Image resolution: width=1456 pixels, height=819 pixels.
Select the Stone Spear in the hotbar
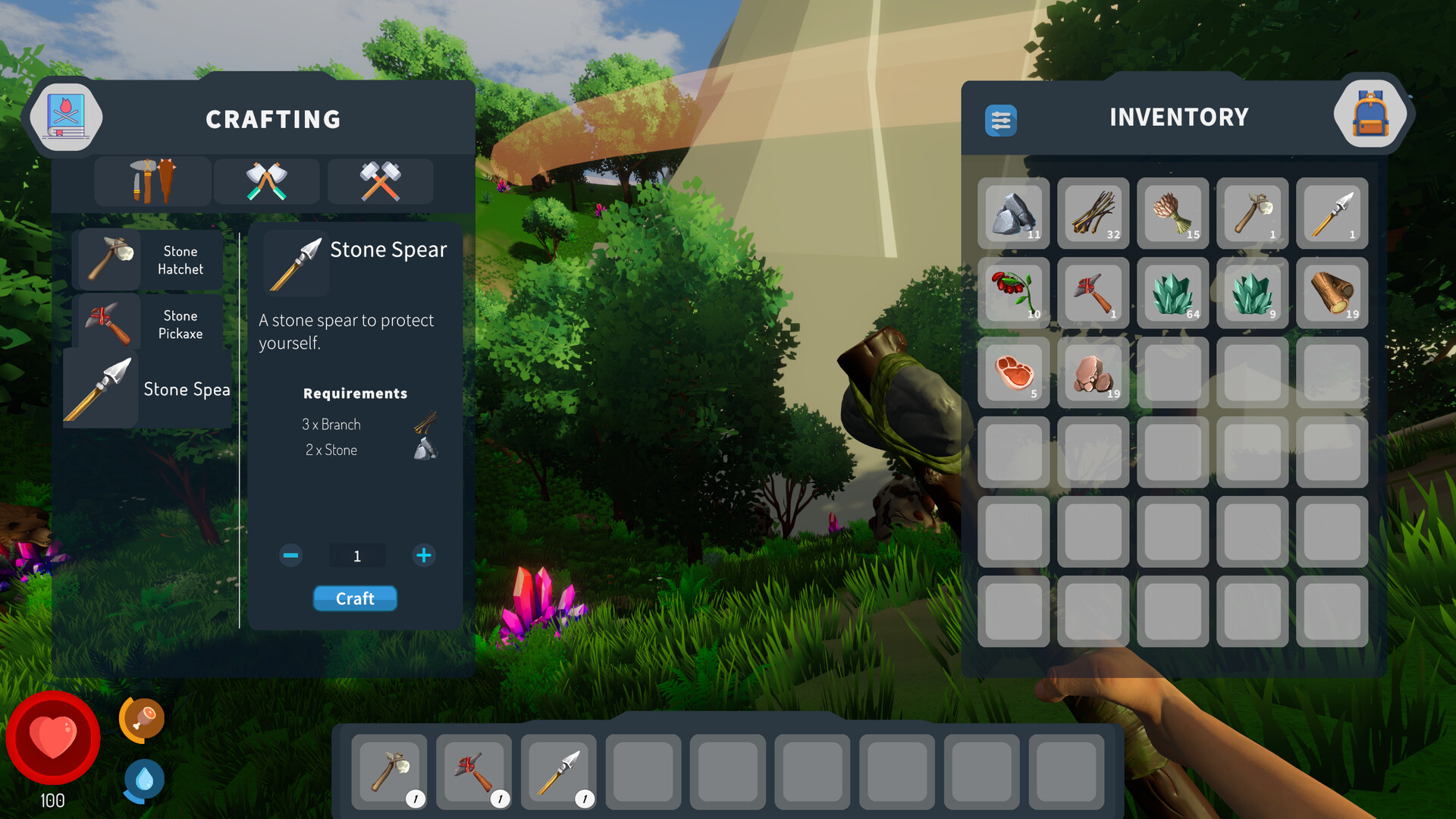tap(559, 772)
